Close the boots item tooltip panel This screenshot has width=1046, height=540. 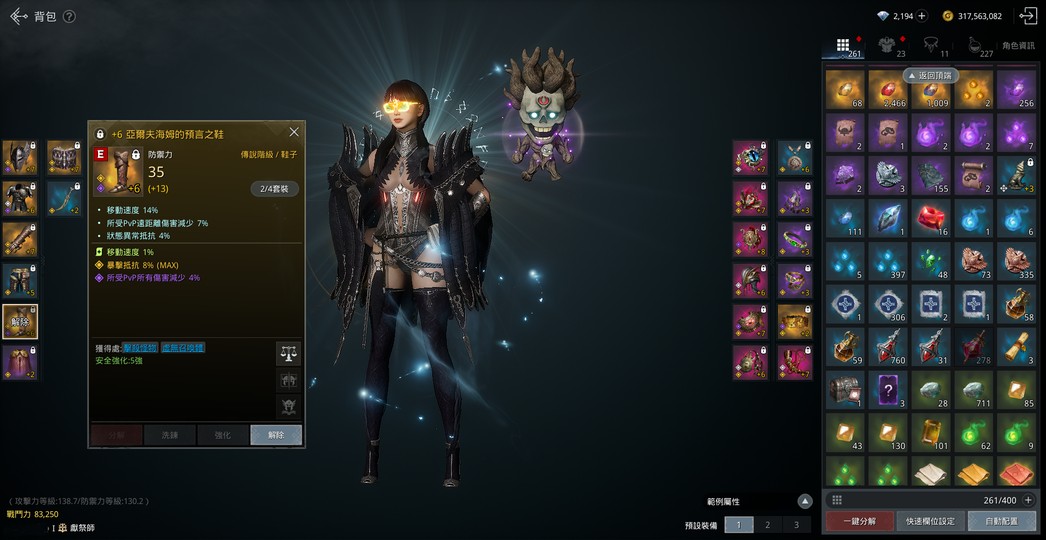pyautogui.click(x=294, y=132)
